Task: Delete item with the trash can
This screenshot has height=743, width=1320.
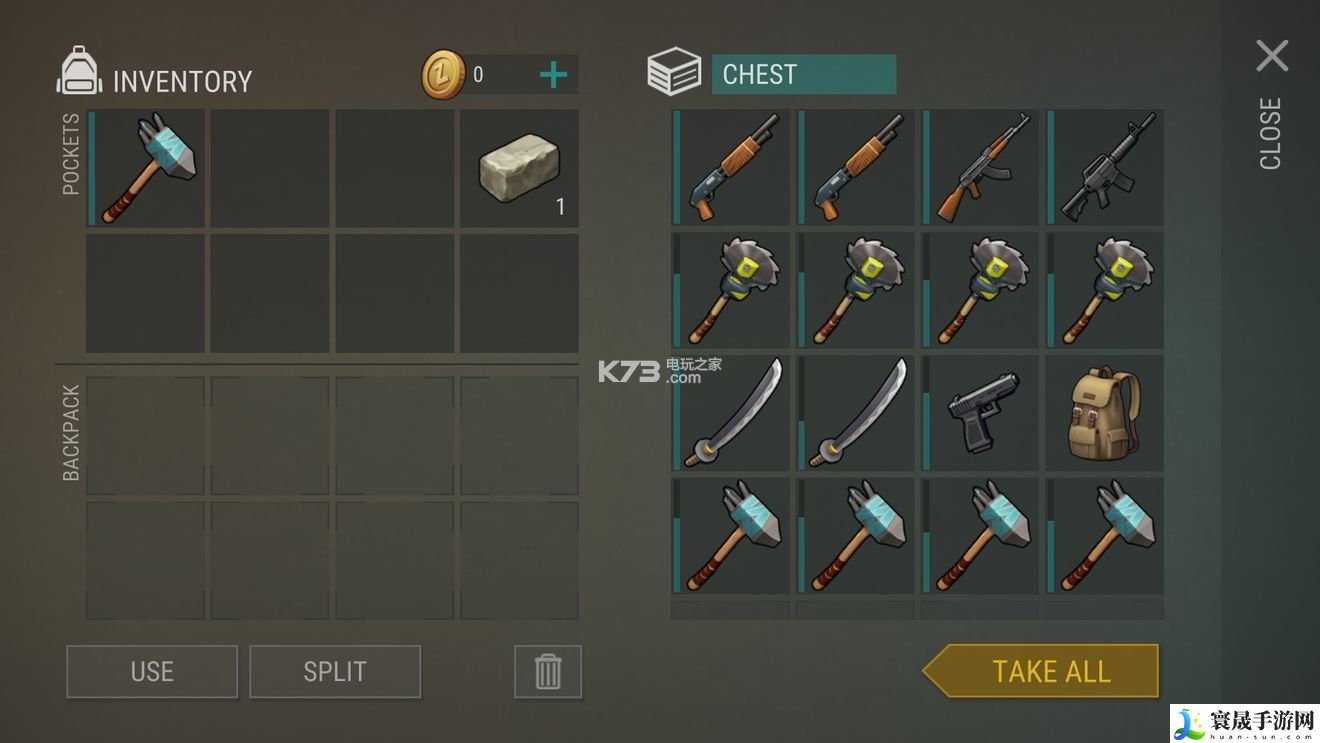Action: click(x=547, y=672)
